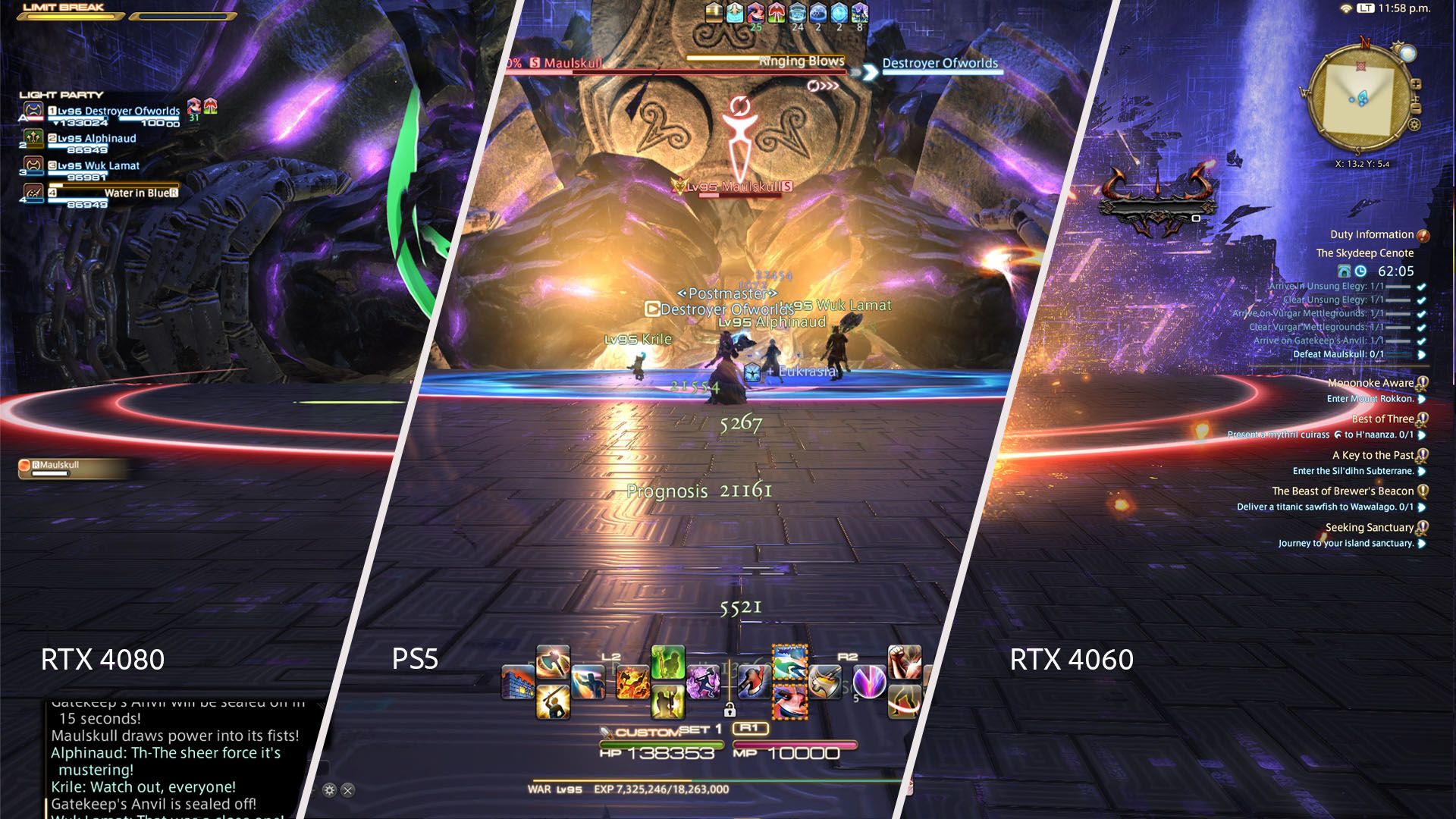This screenshot has width=1456, height=819.
Task: Click the minimap zoom-out minus button
Action: point(1417,108)
